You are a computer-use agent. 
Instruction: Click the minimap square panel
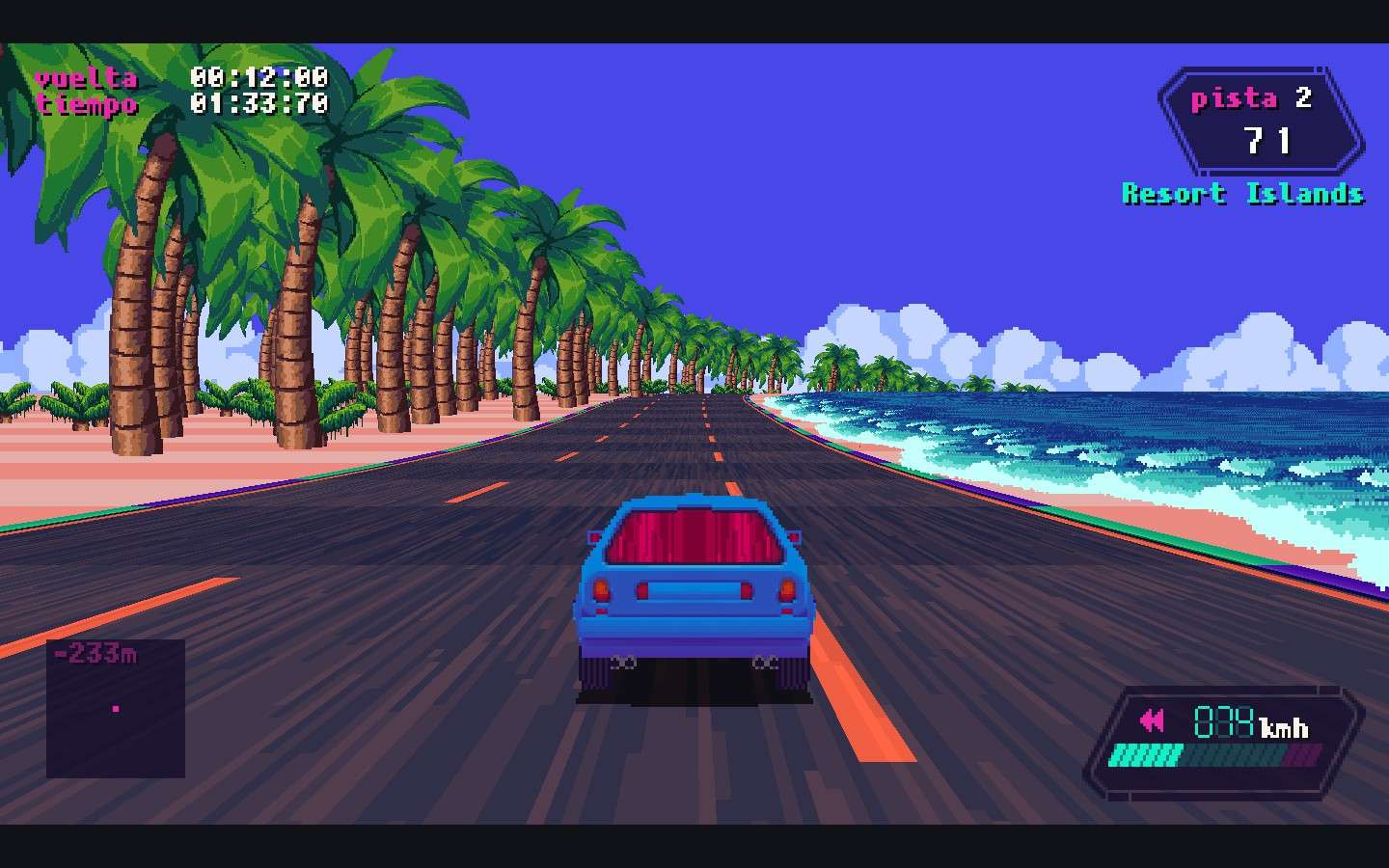pos(114,709)
